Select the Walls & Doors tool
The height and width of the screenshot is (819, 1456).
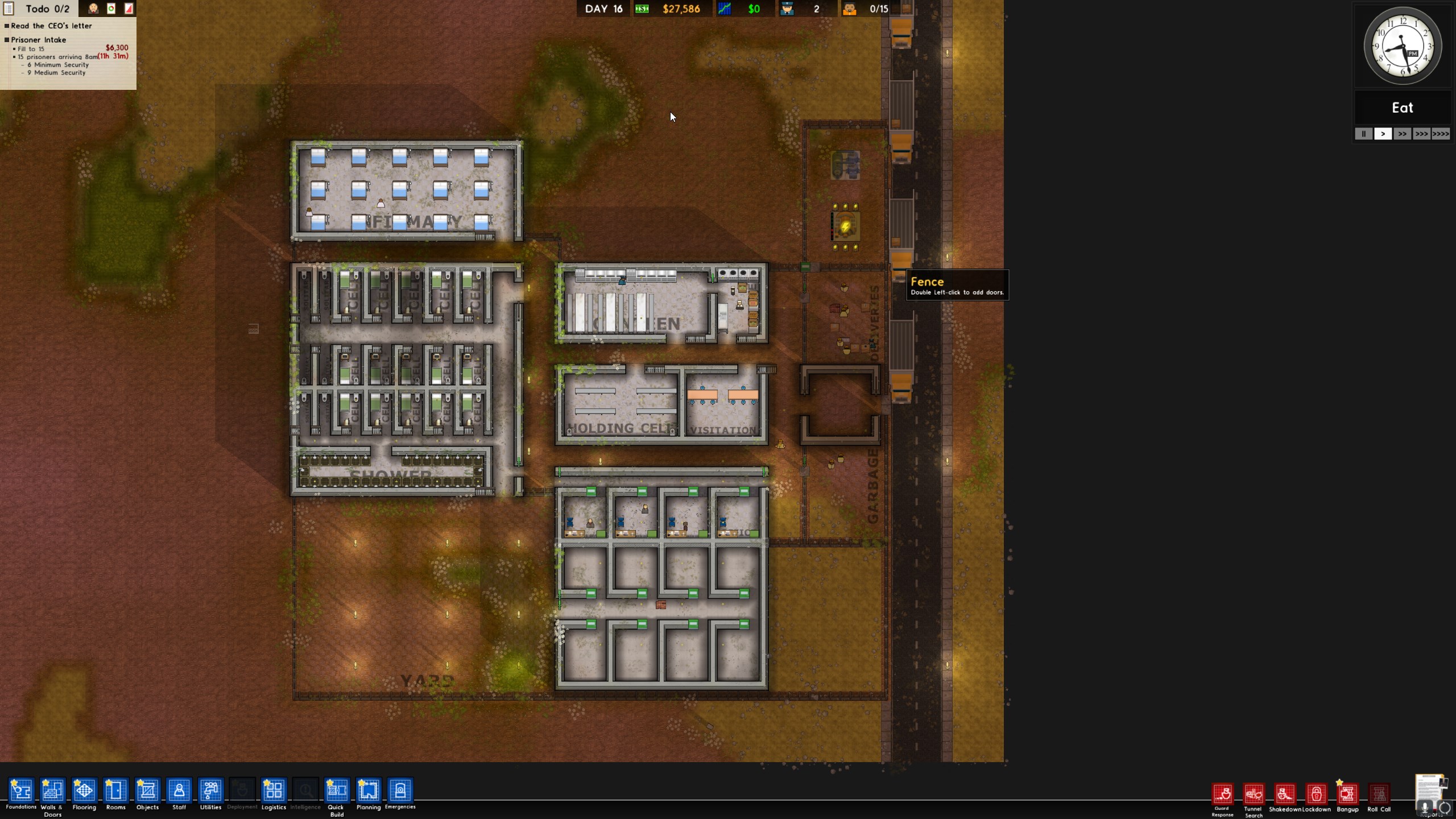coord(52,791)
